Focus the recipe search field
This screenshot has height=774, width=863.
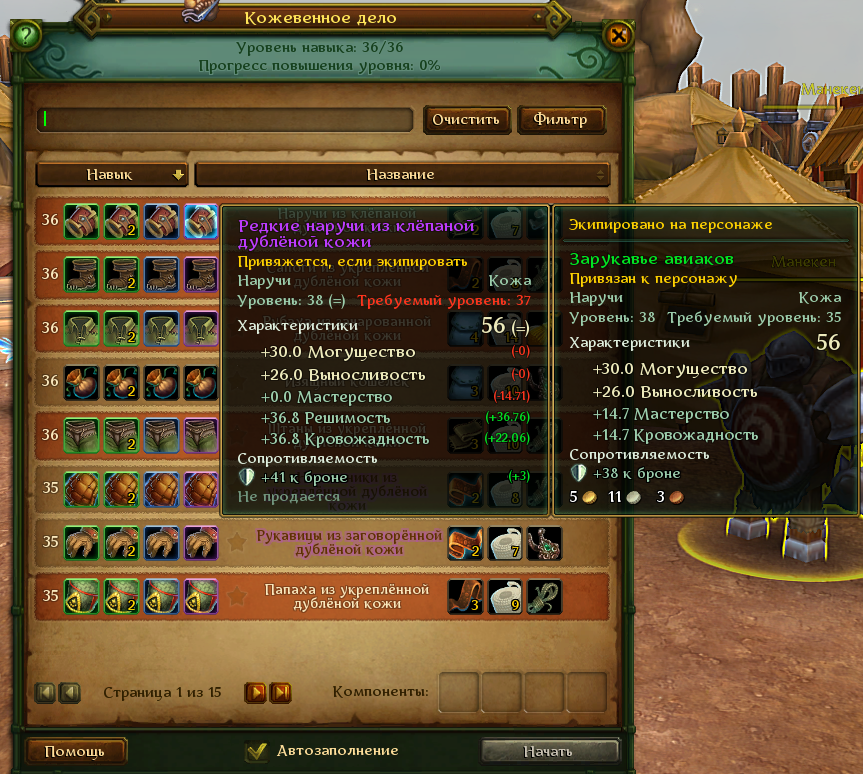pyautogui.click(x=226, y=119)
